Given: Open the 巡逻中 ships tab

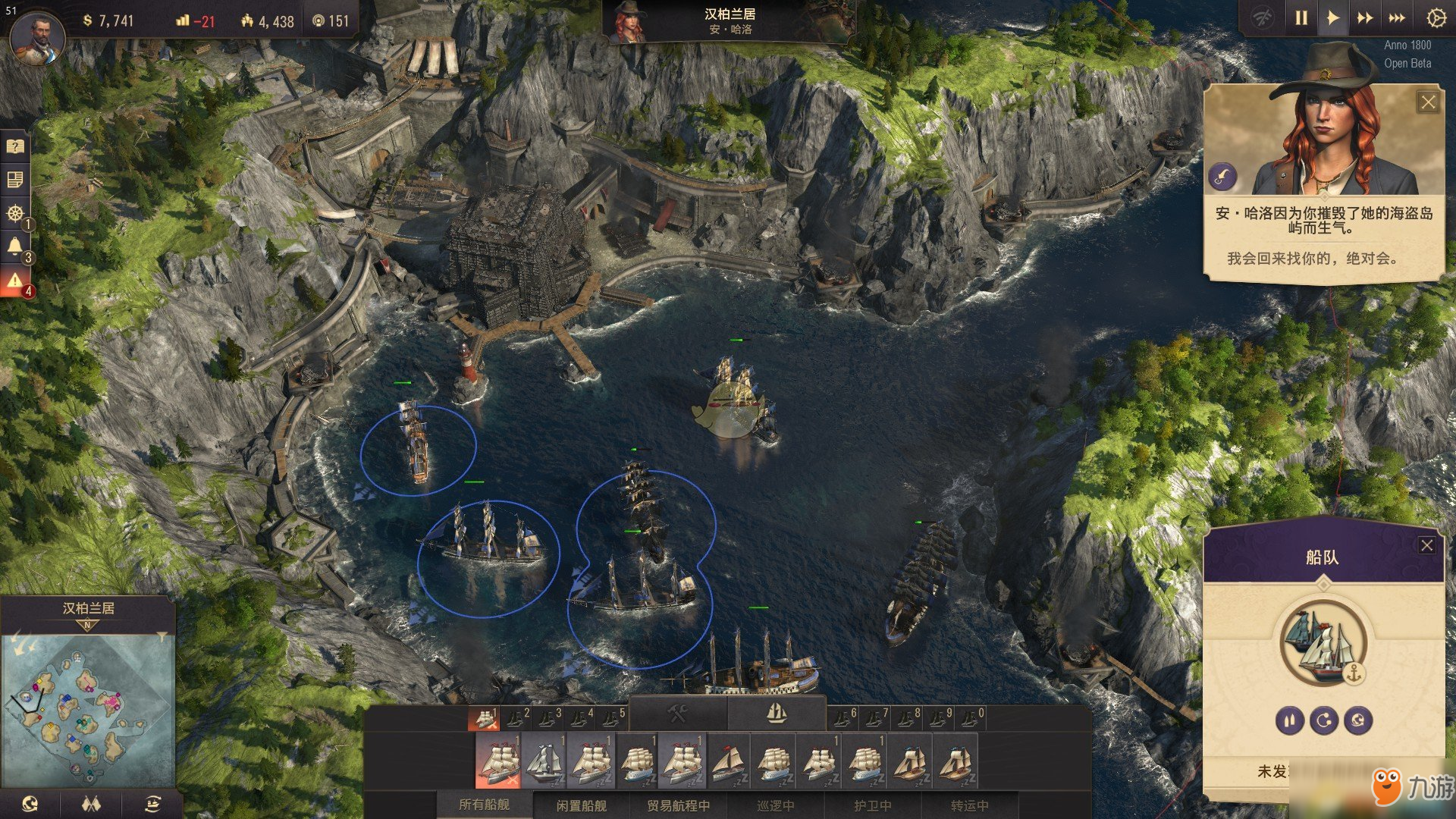Looking at the screenshot, I should coord(775,805).
